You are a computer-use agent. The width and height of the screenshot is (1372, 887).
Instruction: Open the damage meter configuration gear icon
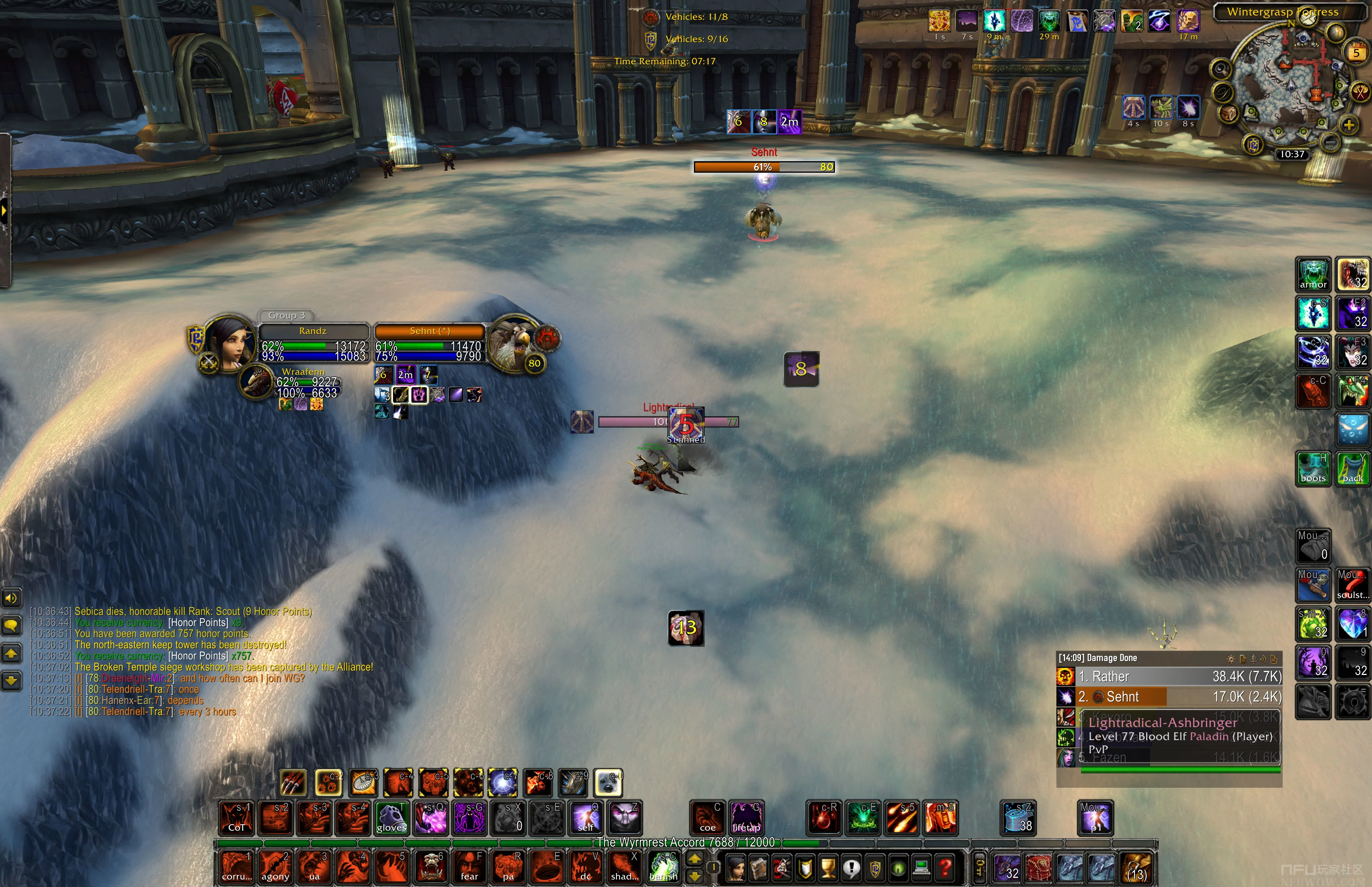[1230, 658]
